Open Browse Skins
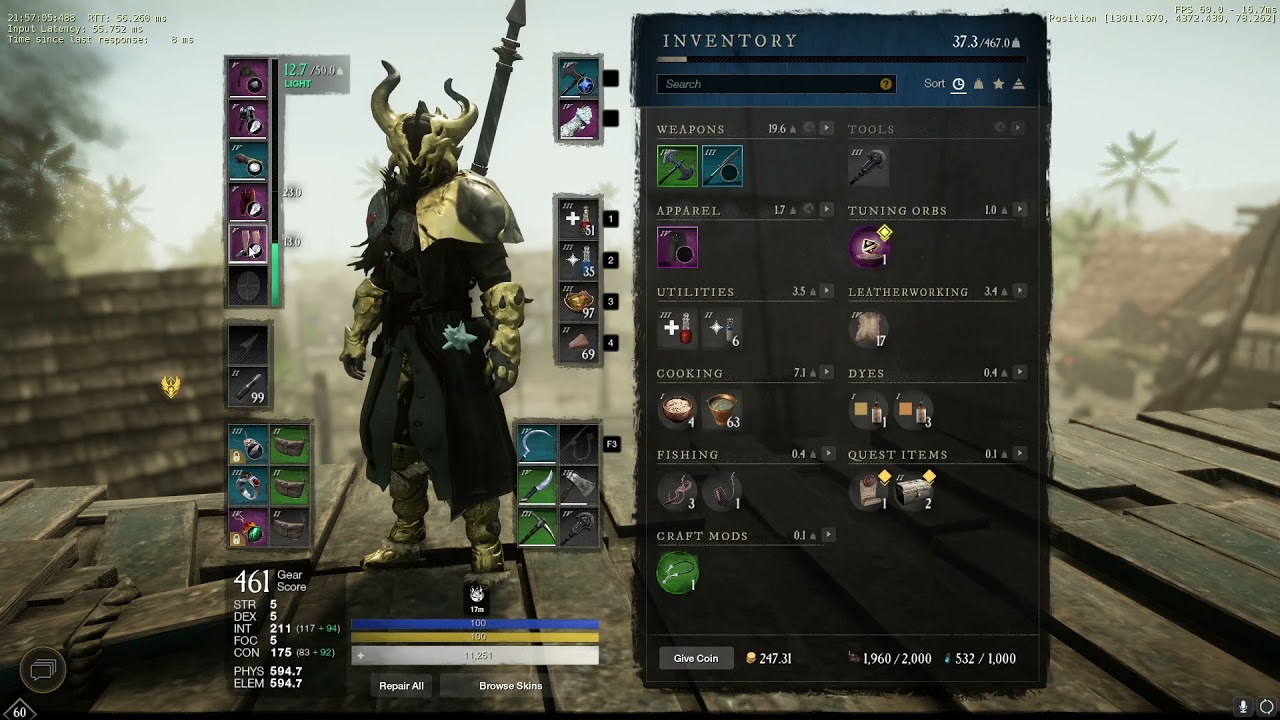 tap(510, 686)
